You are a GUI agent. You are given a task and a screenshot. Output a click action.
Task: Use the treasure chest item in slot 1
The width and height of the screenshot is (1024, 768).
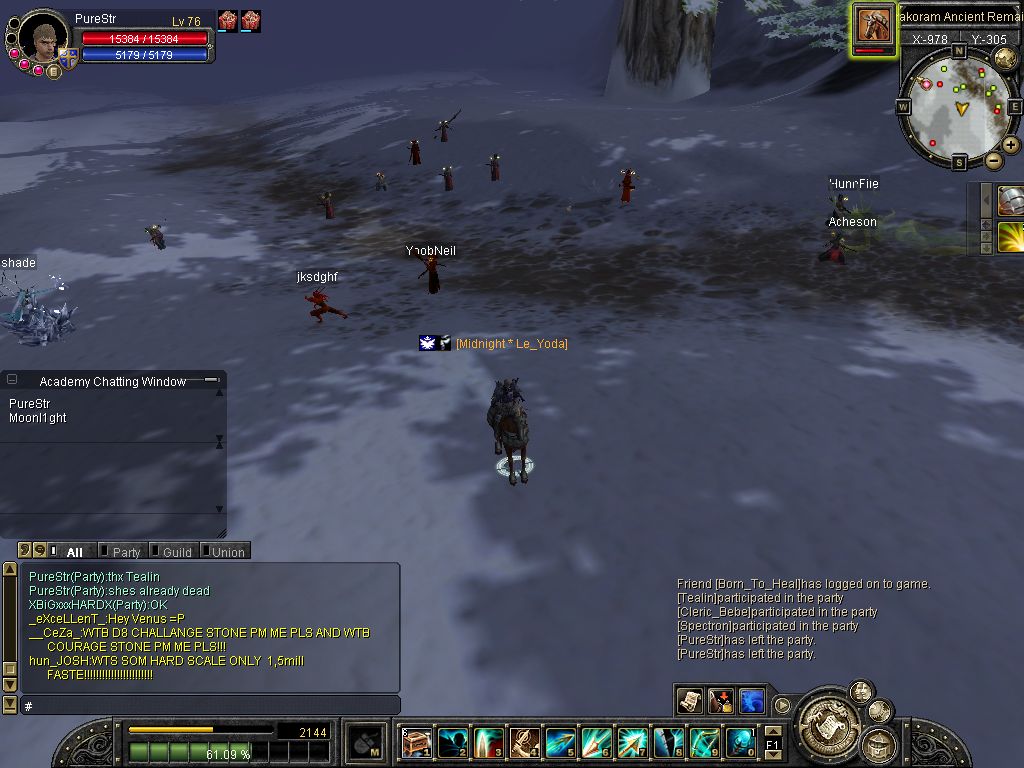416,743
